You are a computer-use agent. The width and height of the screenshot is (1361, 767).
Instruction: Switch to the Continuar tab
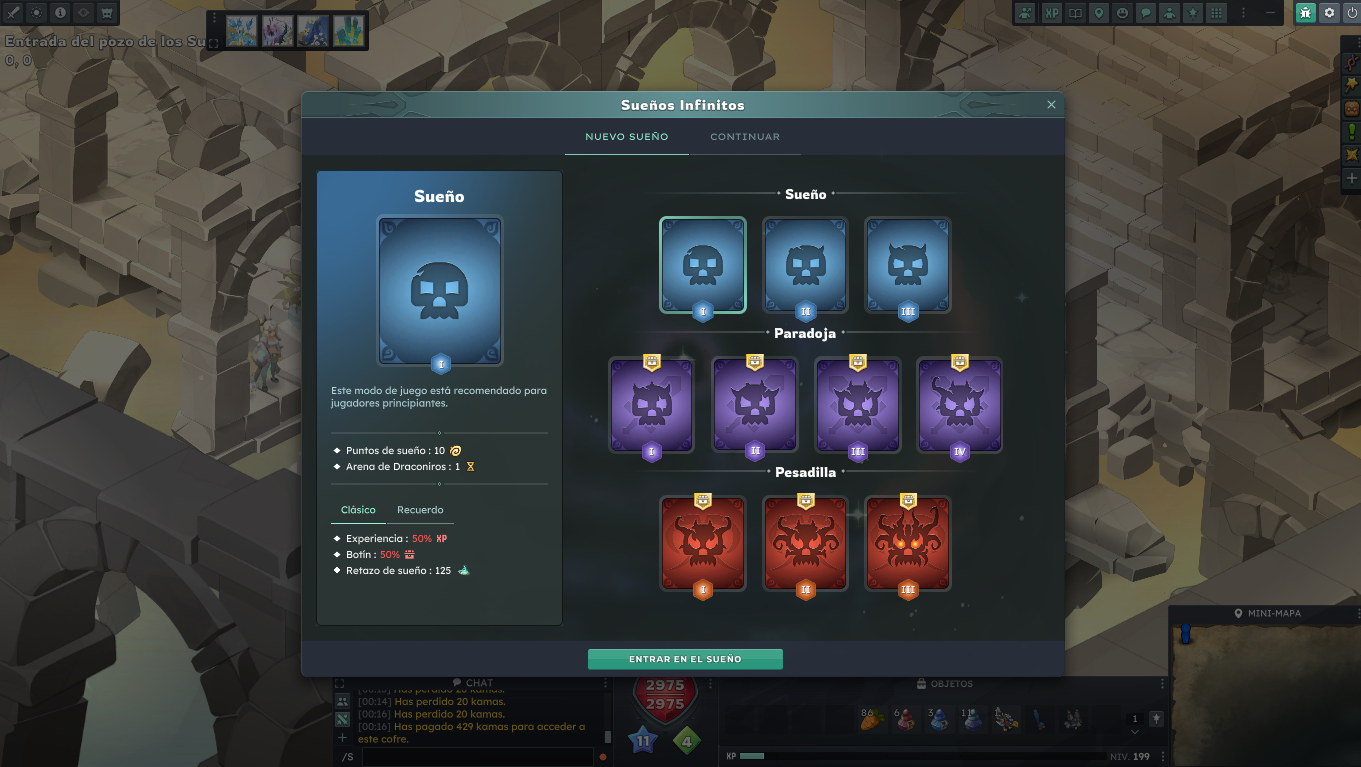point(745,136)
